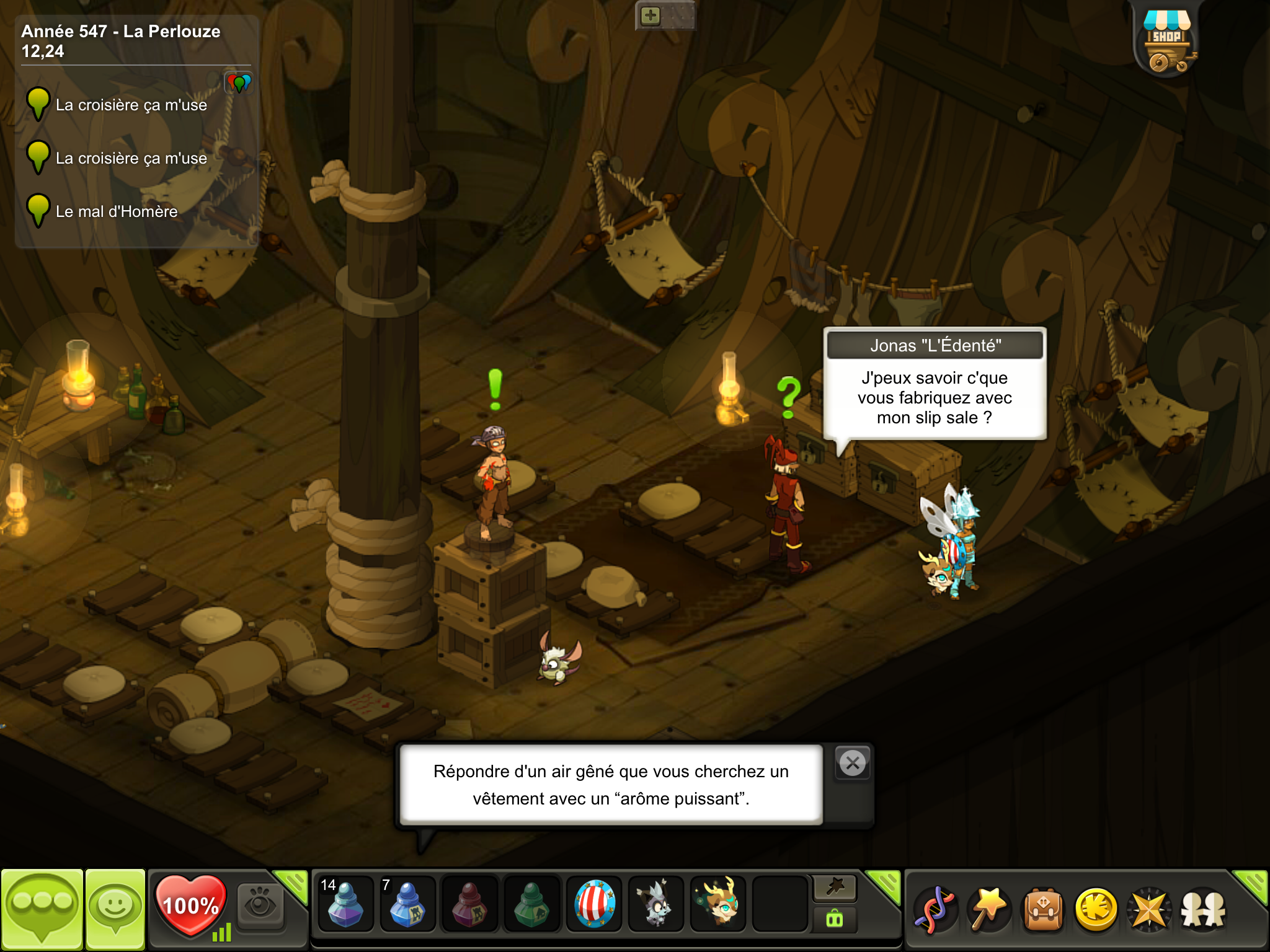This screenshot has width=1270, height=952.
Task: Close the dialogue with the X button
Action: (853, 763)
